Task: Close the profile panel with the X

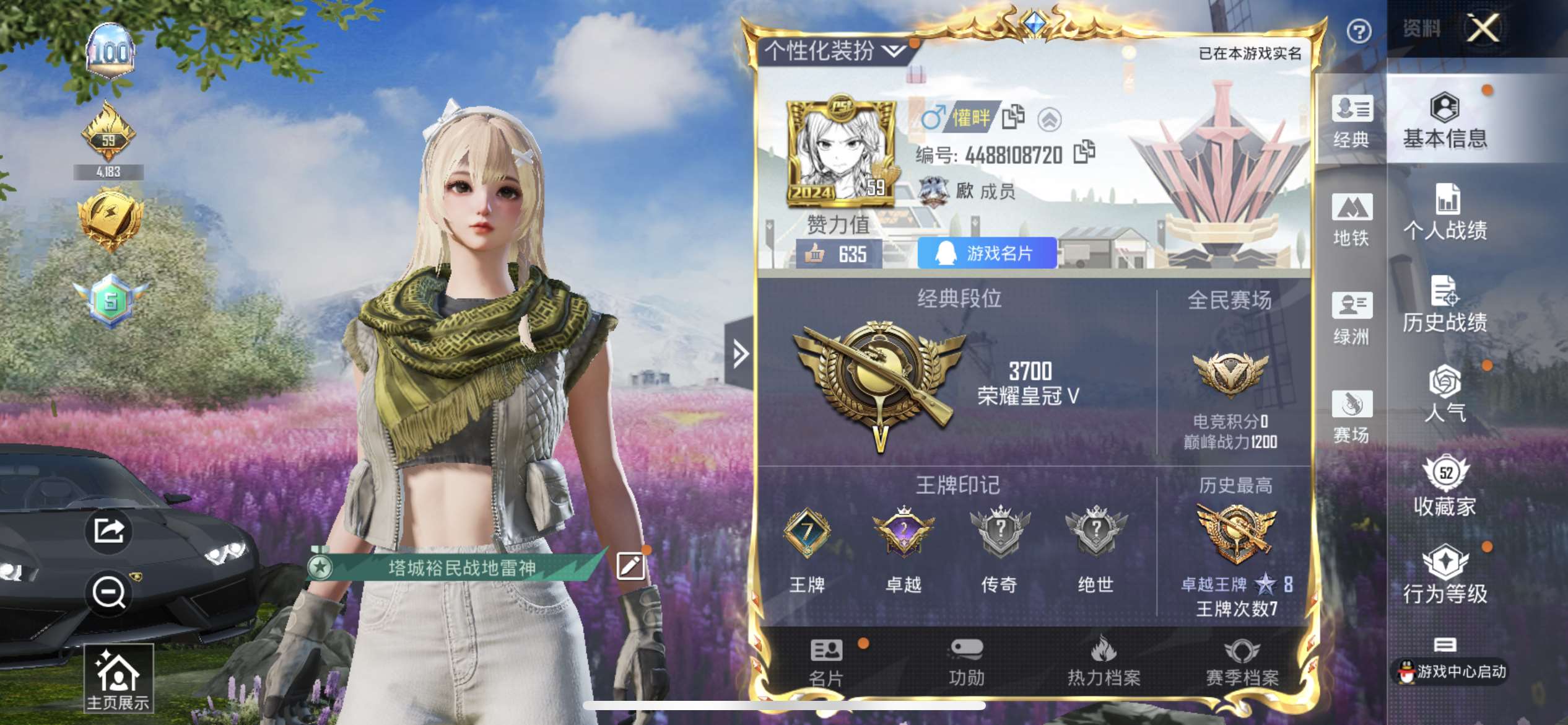Action: 1483,29
